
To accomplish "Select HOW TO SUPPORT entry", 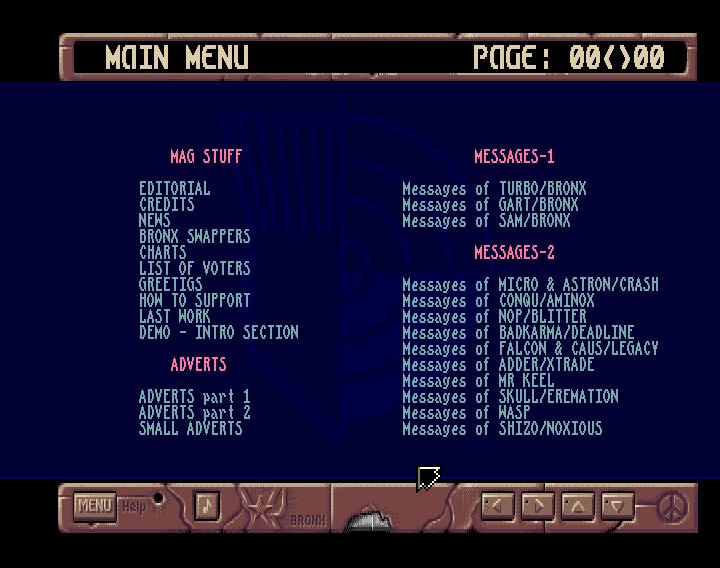I will (x=195, y=301).
